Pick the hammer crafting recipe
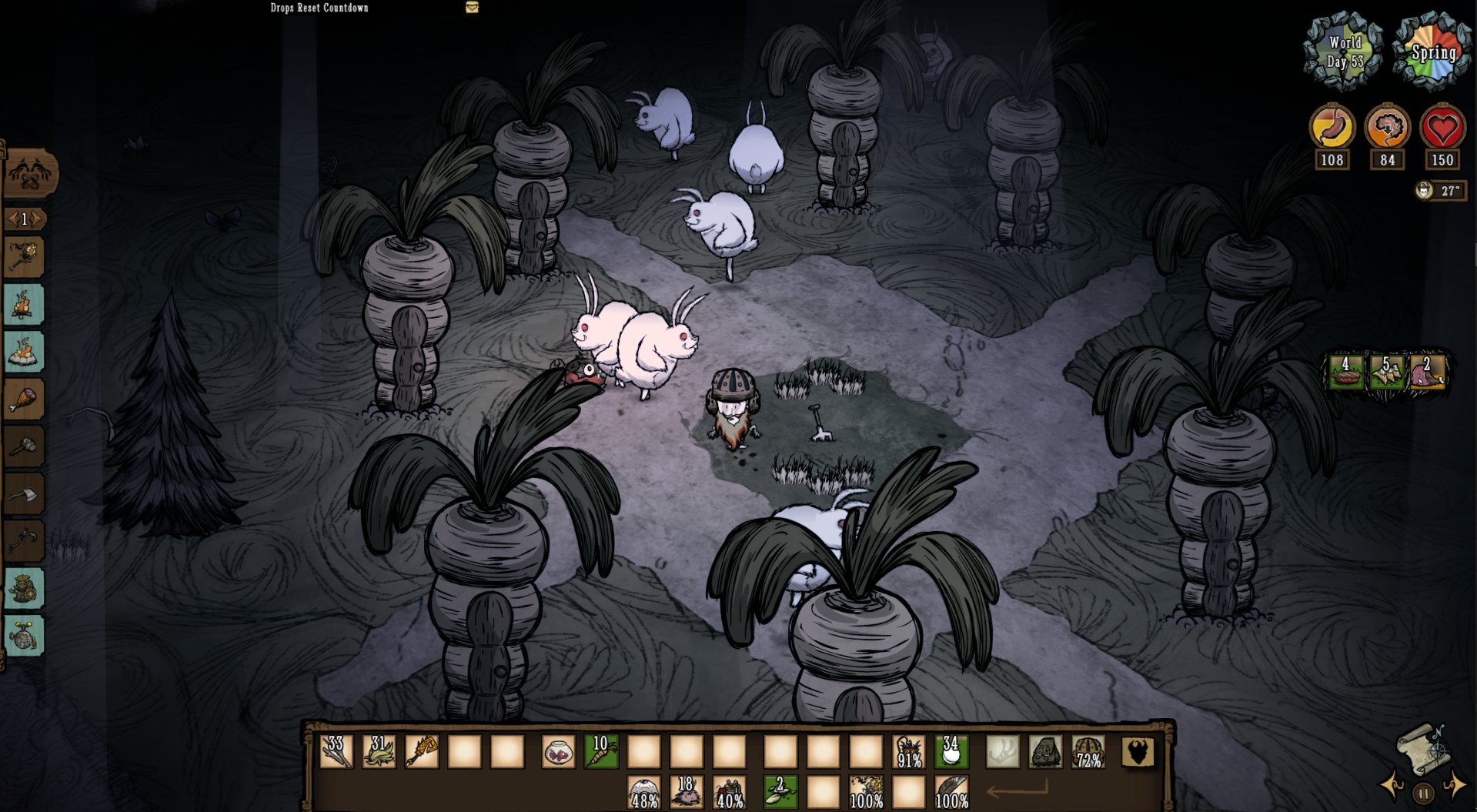1477x812 pixels. 24,446
